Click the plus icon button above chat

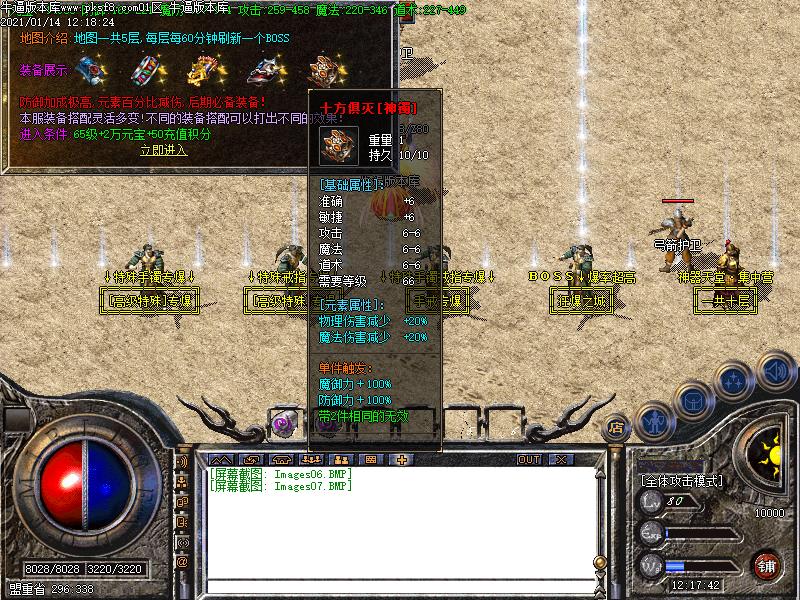pyautogui.click(x=402, y=460)
